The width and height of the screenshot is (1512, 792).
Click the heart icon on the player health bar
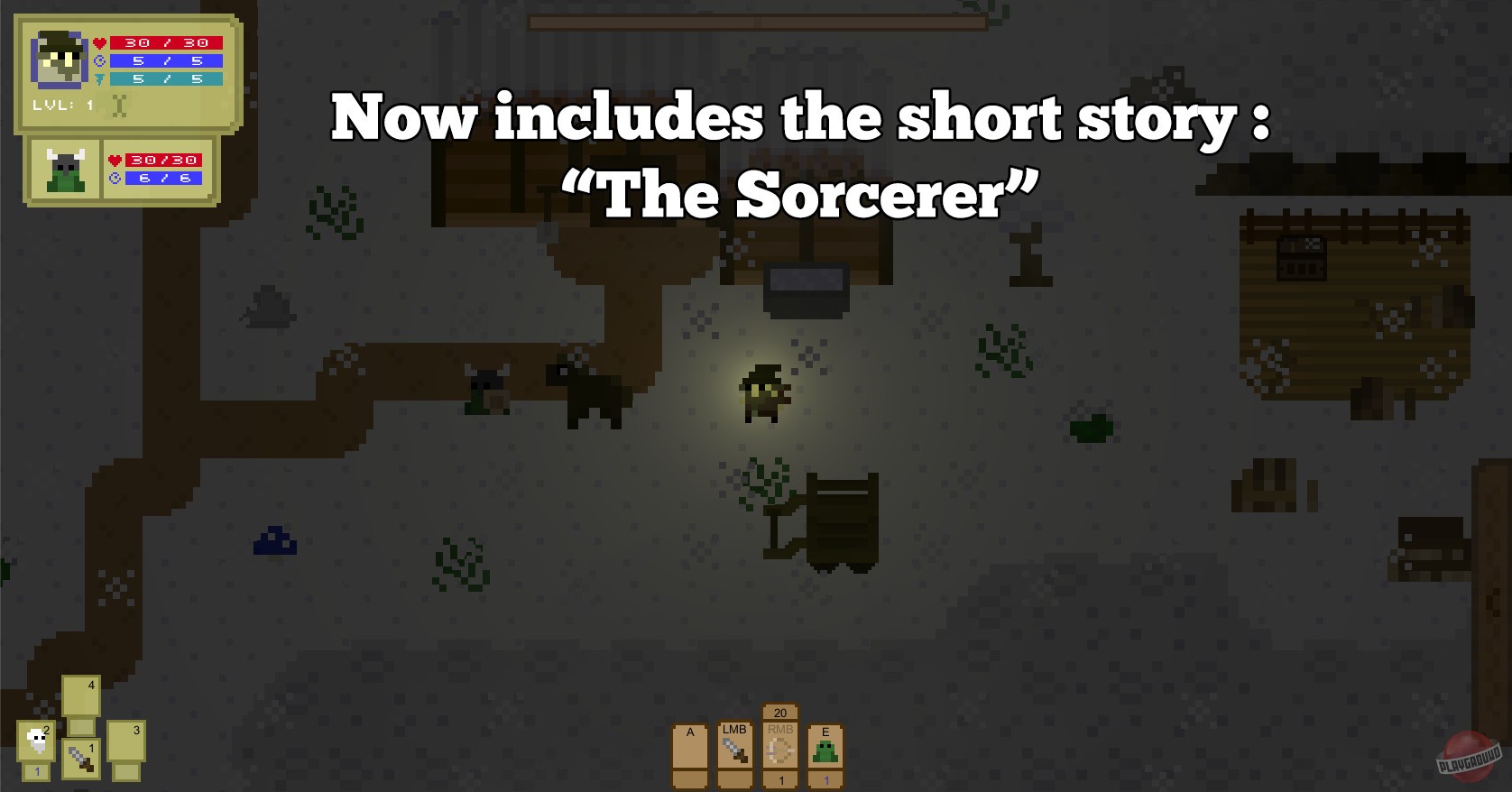(99, 41)
